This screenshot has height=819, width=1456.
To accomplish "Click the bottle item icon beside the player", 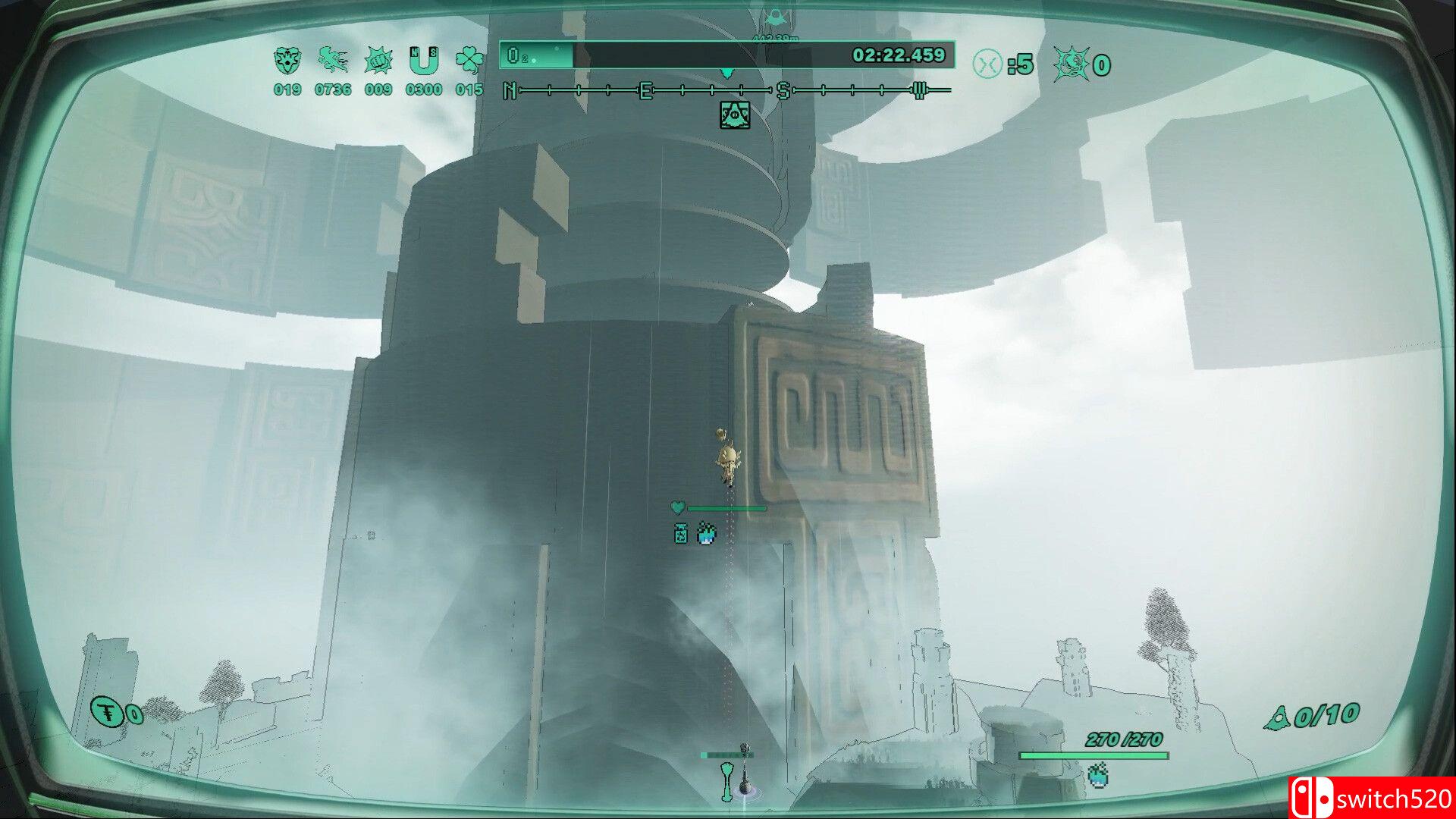I will pyautogui.click(x=681, y=534).
